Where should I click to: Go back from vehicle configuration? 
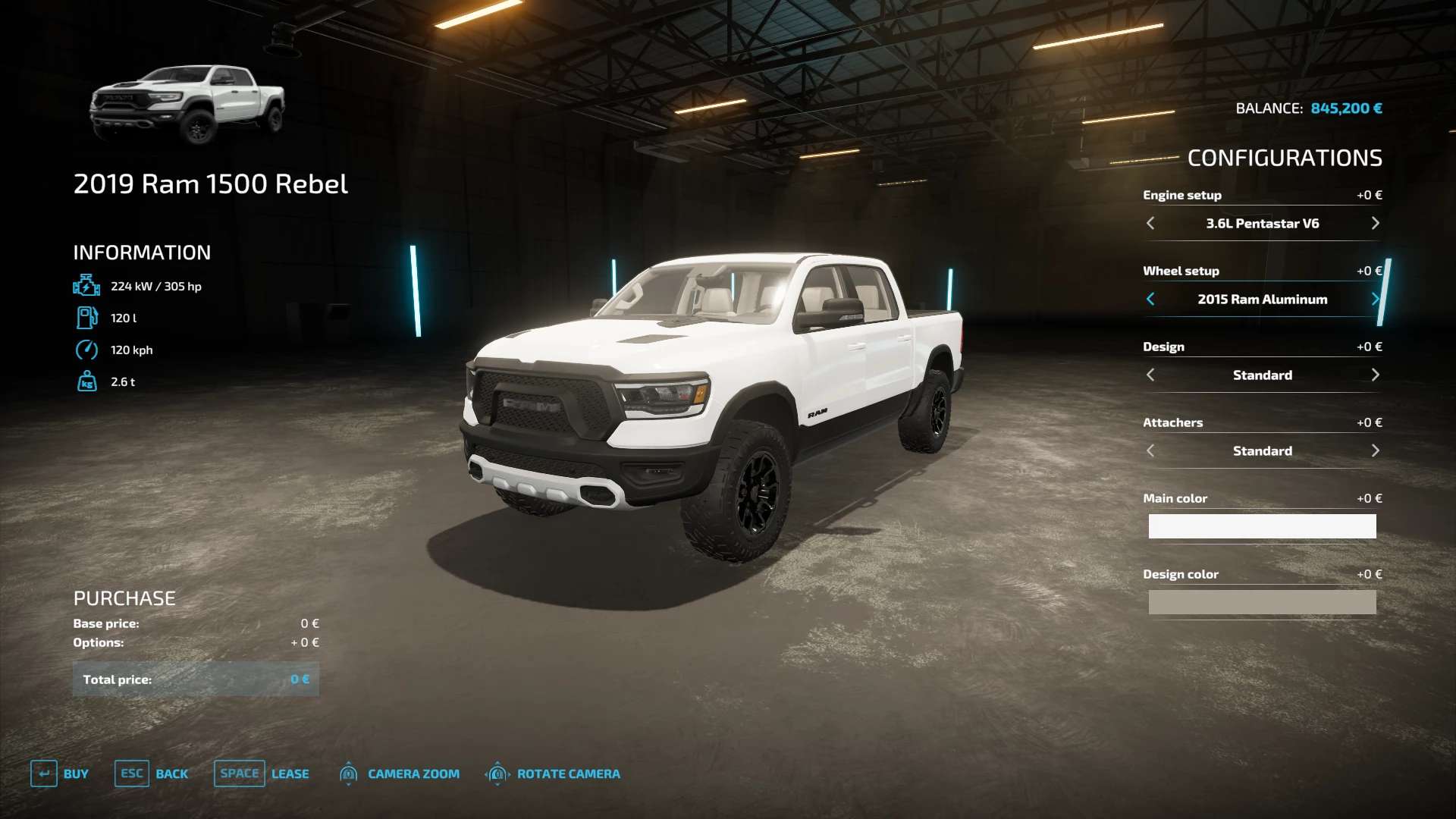click(x=152, y=773)
